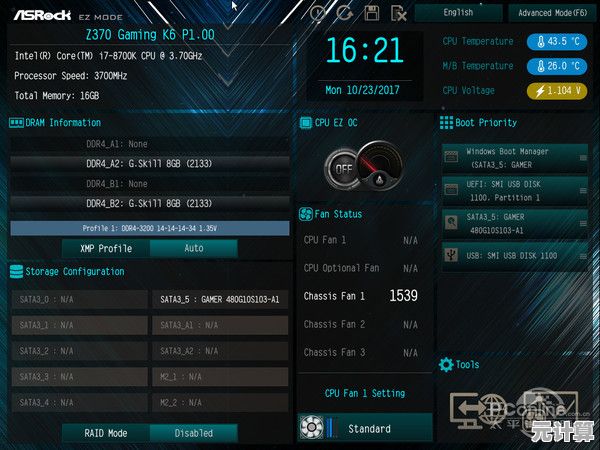Select the USB: SMI USB DISK 1100 boot entry
600x450 pixels.
[514, 256]
